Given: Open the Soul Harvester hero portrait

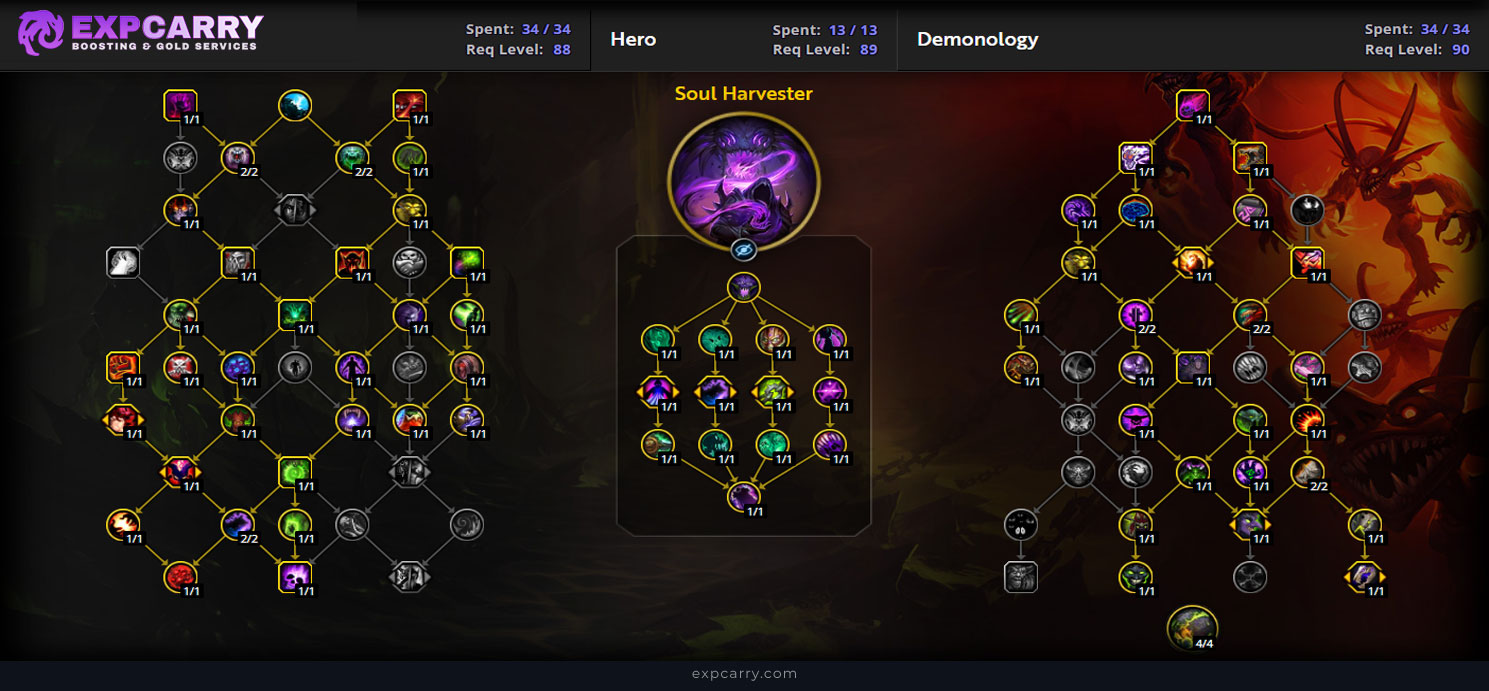Looking at the screenshot, I should pos(743,182).
